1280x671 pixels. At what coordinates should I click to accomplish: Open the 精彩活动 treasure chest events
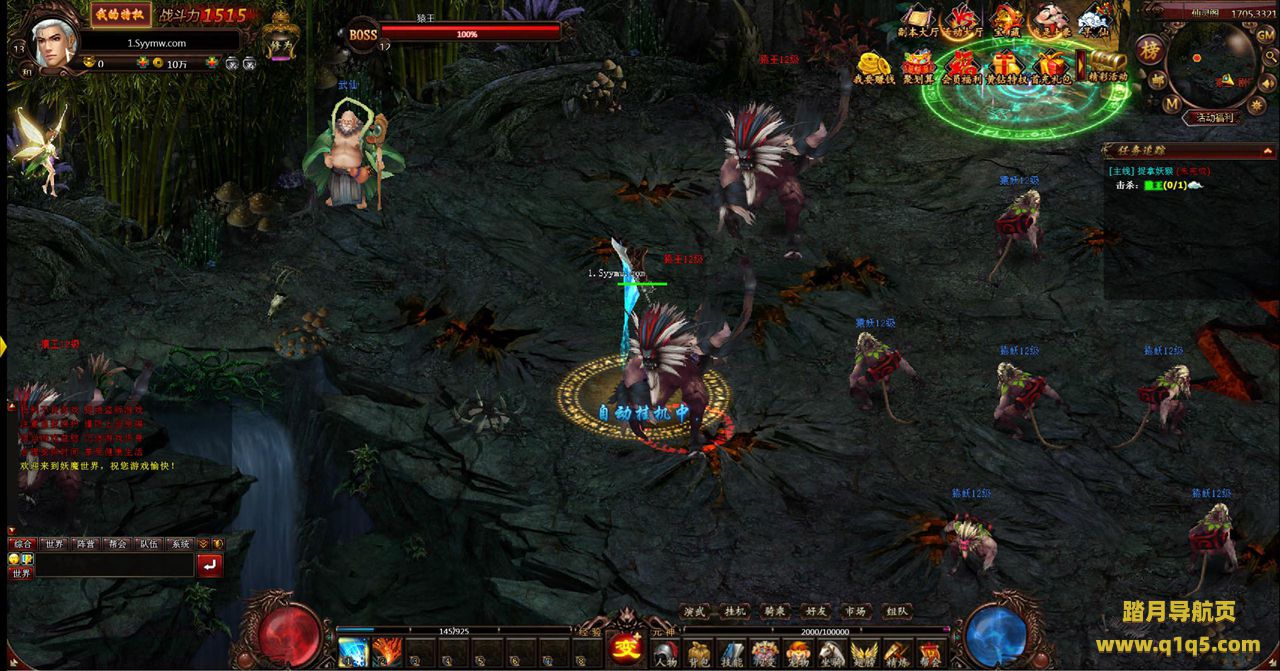(1107, 66)
